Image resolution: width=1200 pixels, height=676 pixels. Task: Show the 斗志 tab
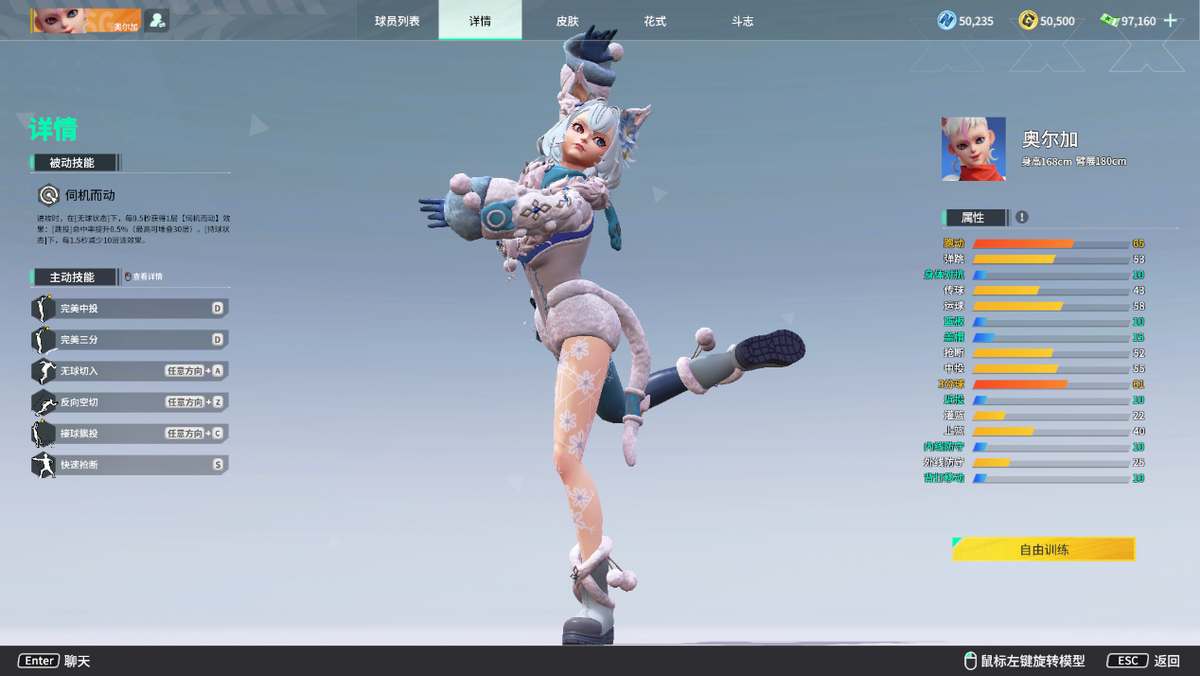point(742,21)
